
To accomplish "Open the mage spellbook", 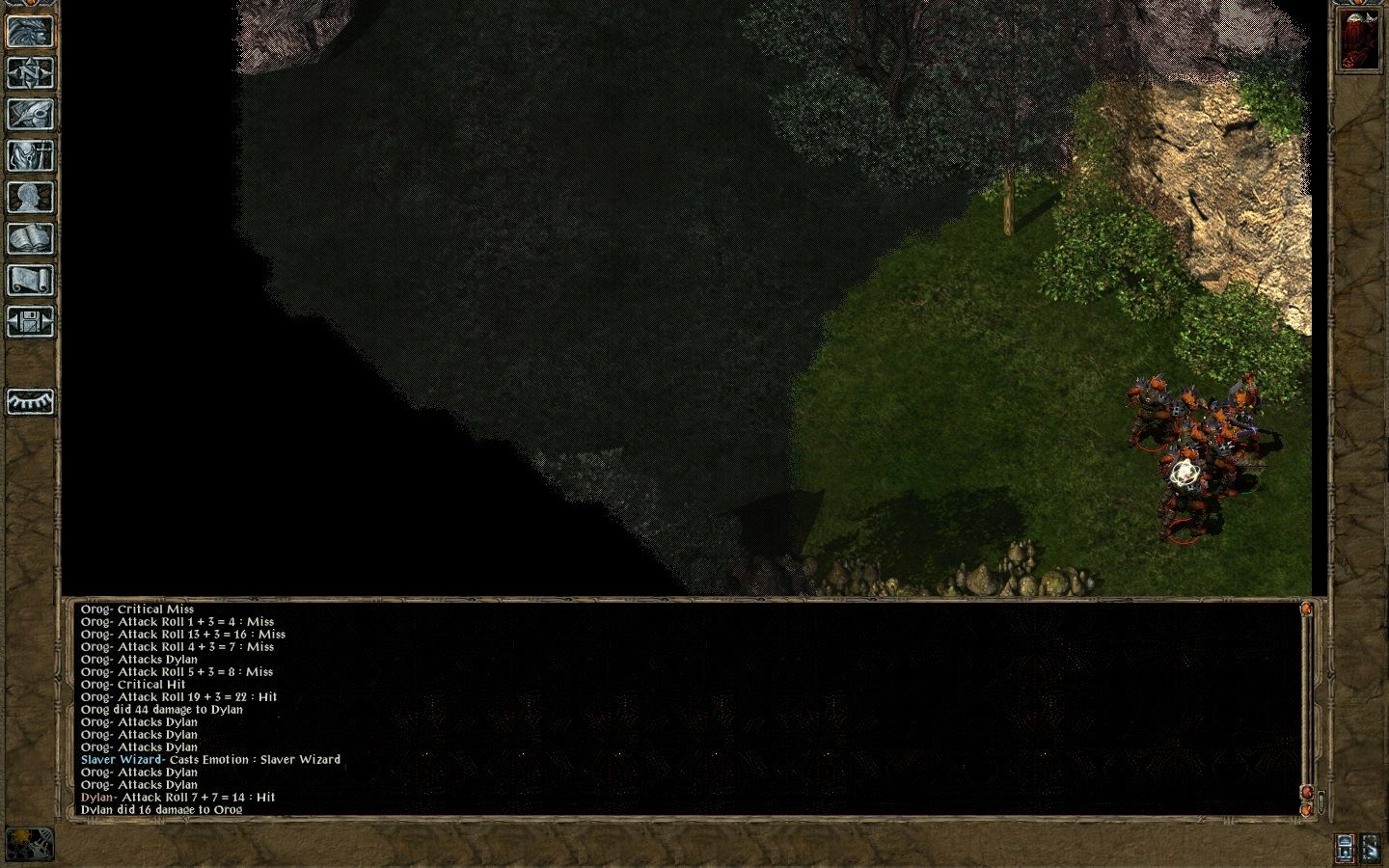I will (x=30, y=238).
